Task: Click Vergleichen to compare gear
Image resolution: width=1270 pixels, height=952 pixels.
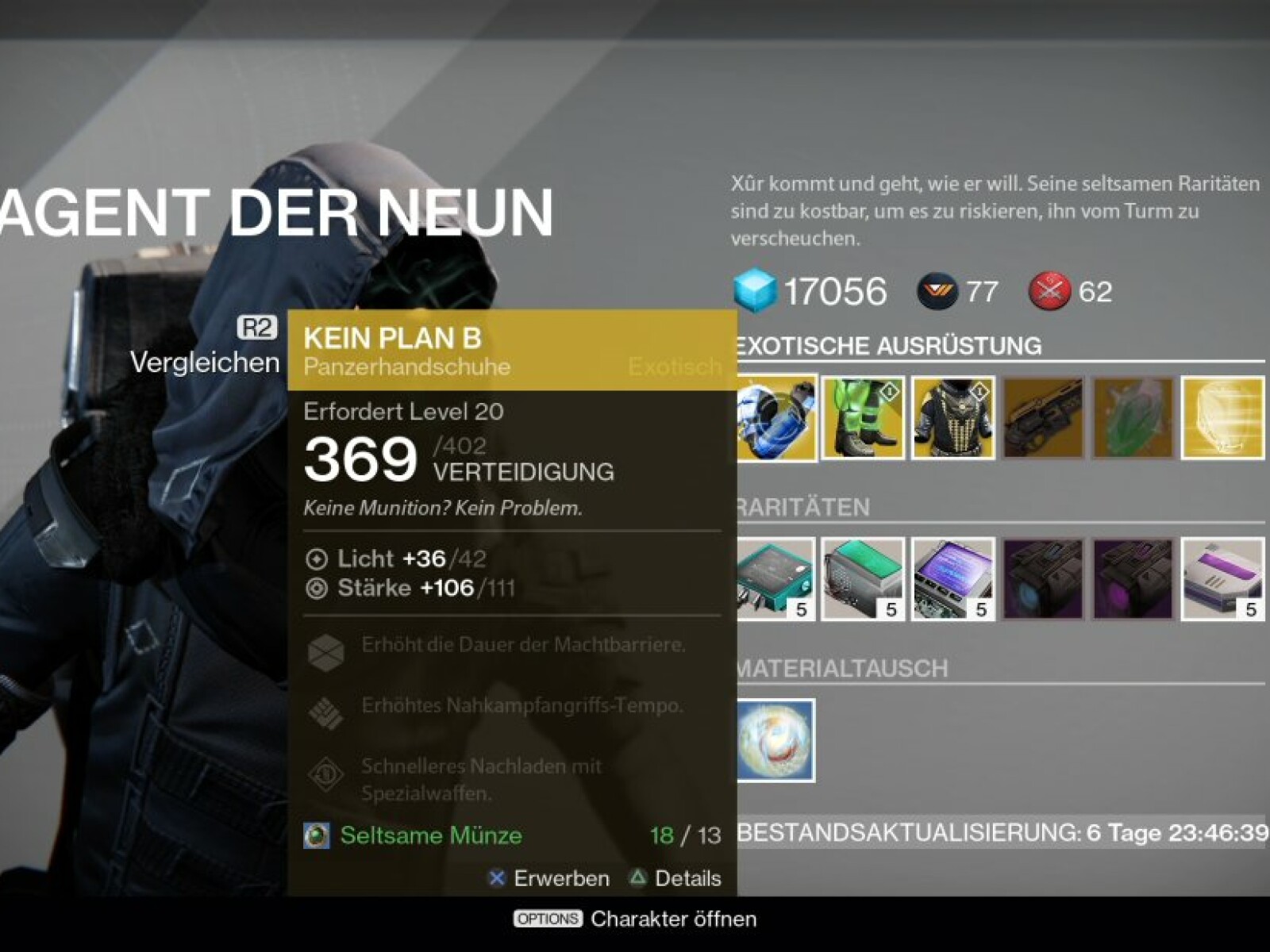Action: tap(205, 362)
